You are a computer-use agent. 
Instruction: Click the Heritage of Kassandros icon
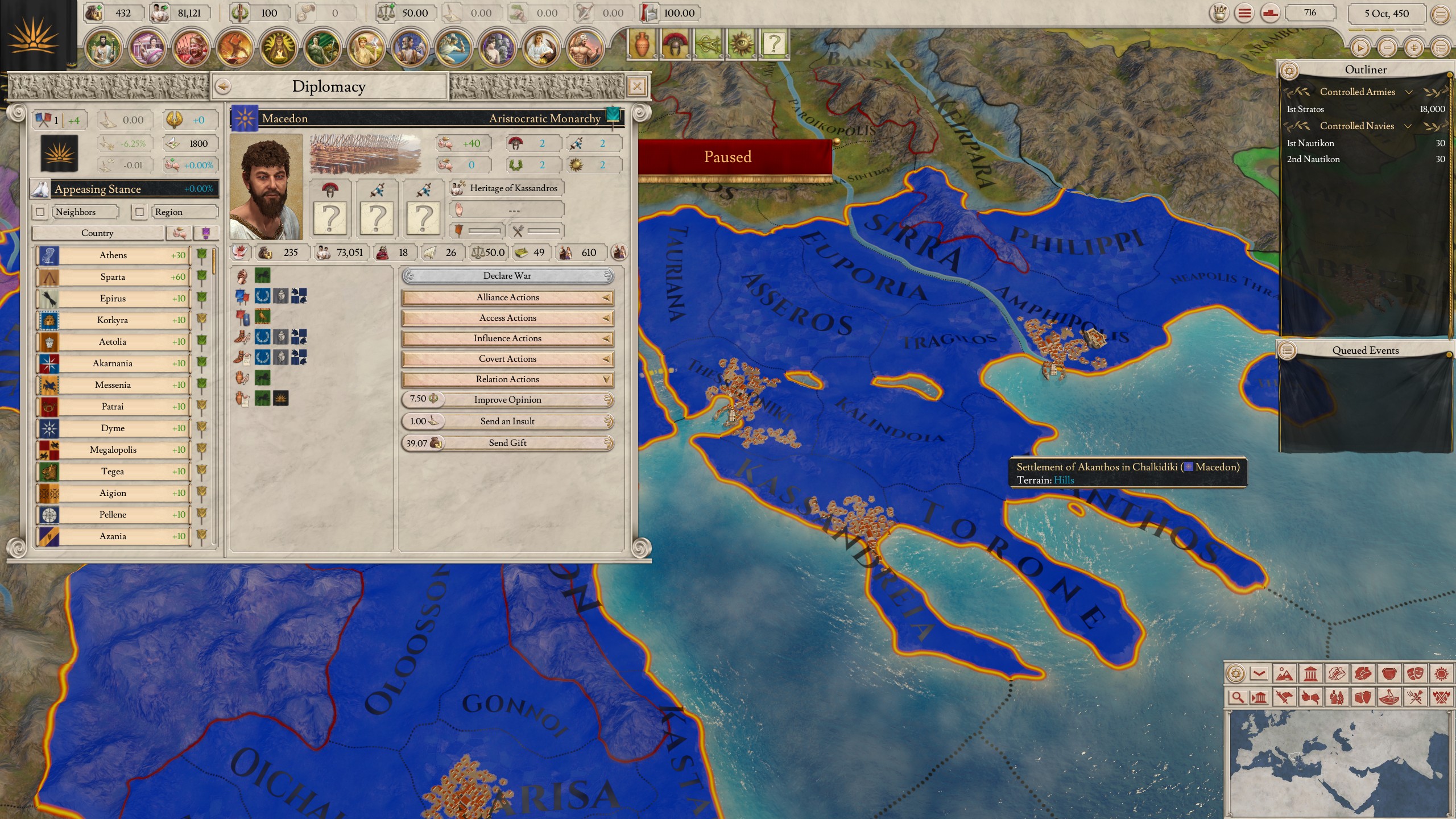pyautogui.click(x=457, y=188)
